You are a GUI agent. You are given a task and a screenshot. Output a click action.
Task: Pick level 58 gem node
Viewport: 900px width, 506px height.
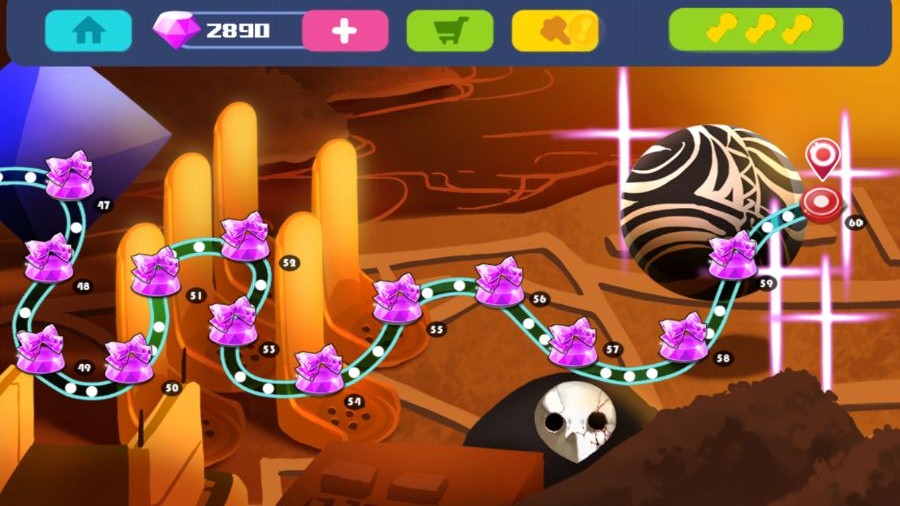click(684, 338)
